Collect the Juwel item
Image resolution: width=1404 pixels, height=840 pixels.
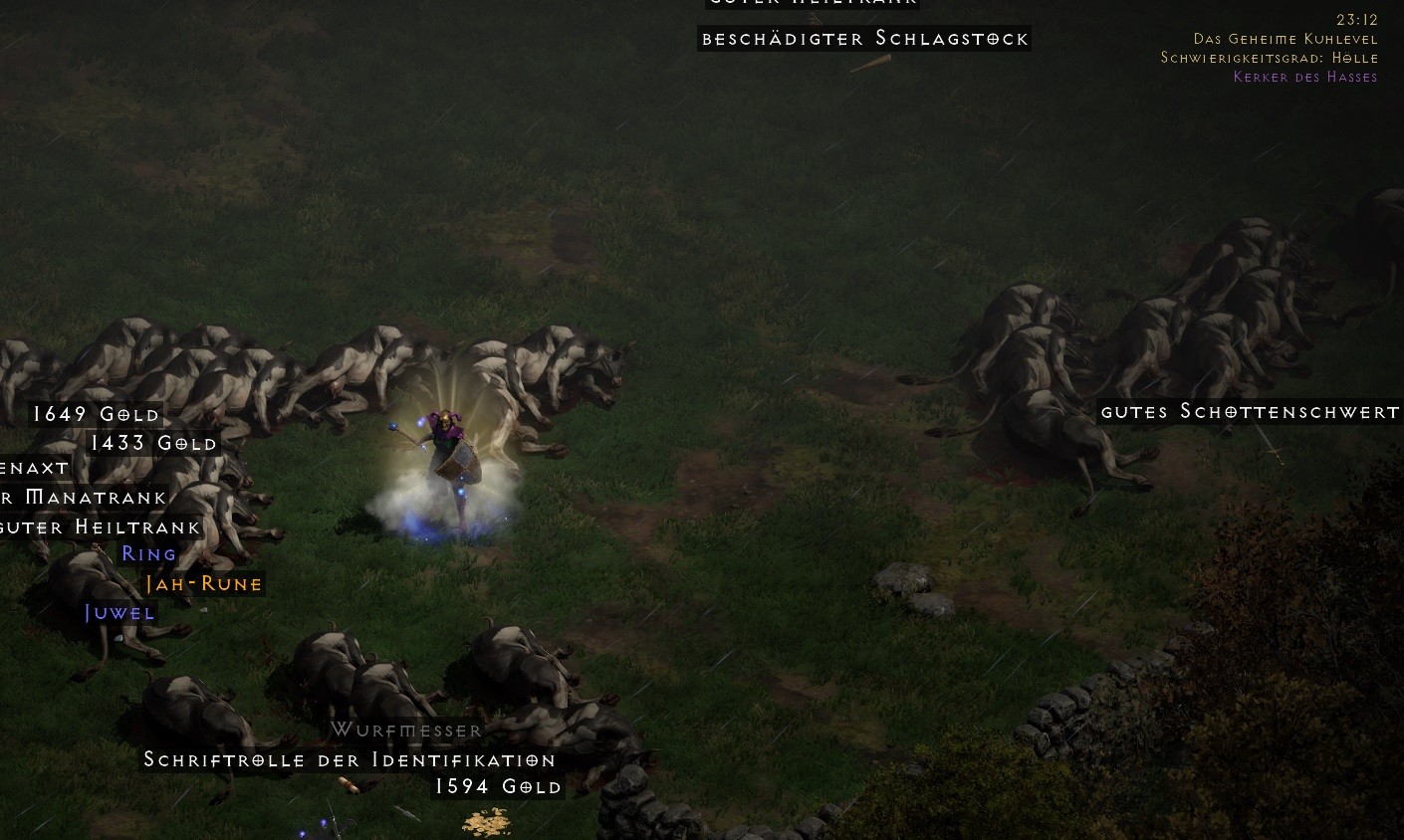click(x=119, y=613)
